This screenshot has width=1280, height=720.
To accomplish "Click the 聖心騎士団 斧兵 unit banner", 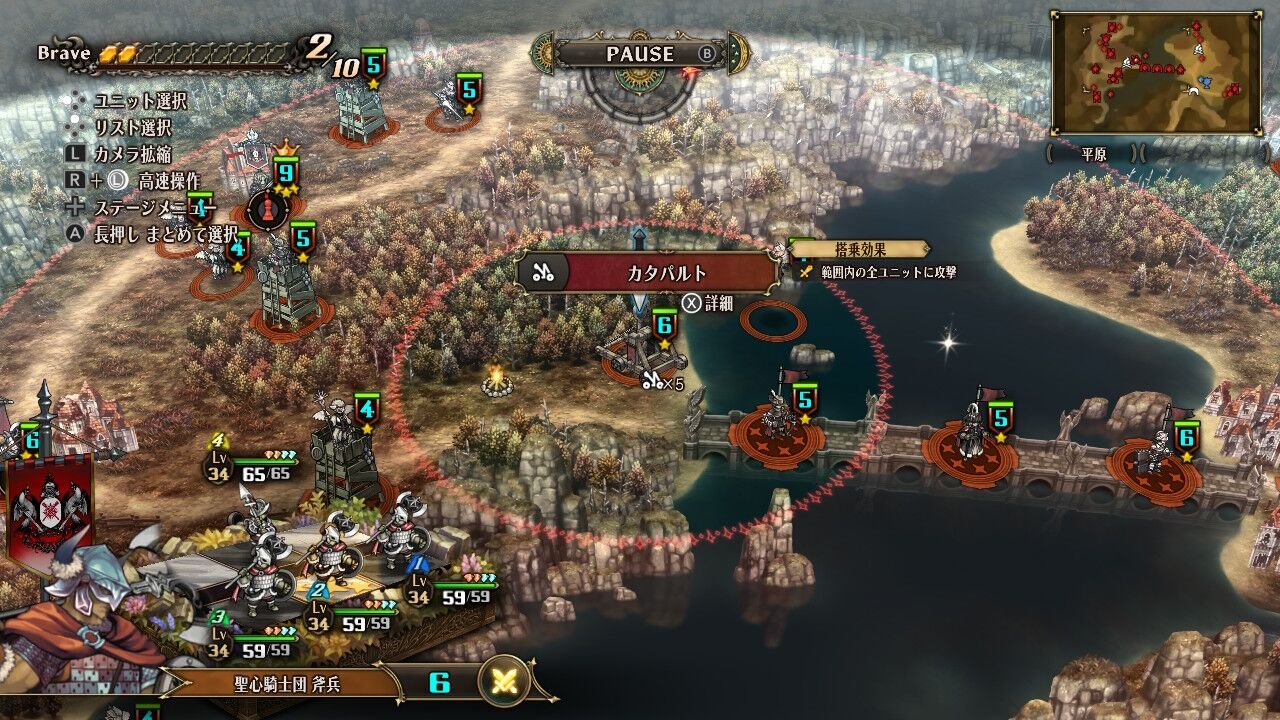I will [x=280, y=683].
